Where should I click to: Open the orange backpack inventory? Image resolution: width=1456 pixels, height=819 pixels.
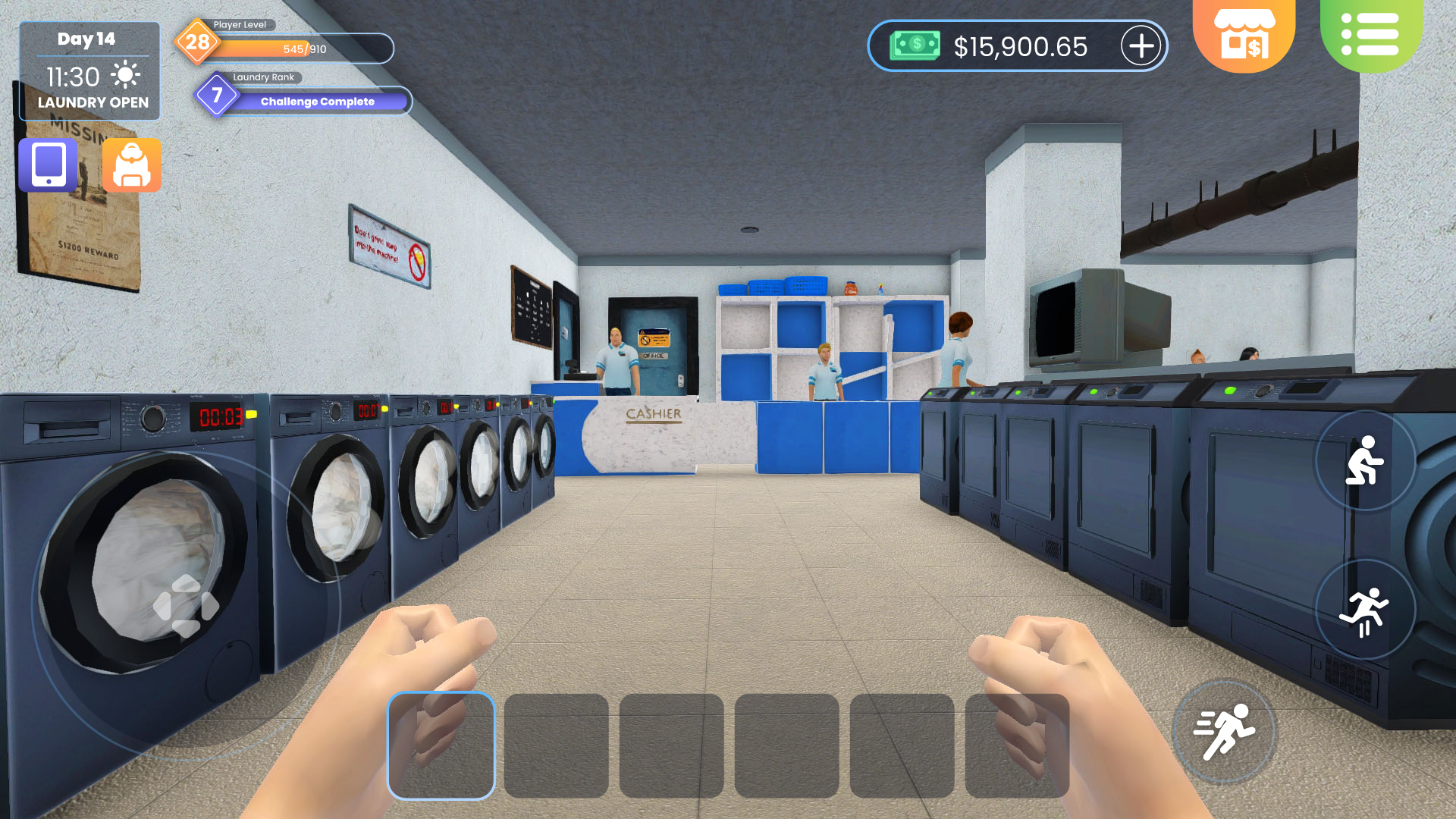coord(132,165)
